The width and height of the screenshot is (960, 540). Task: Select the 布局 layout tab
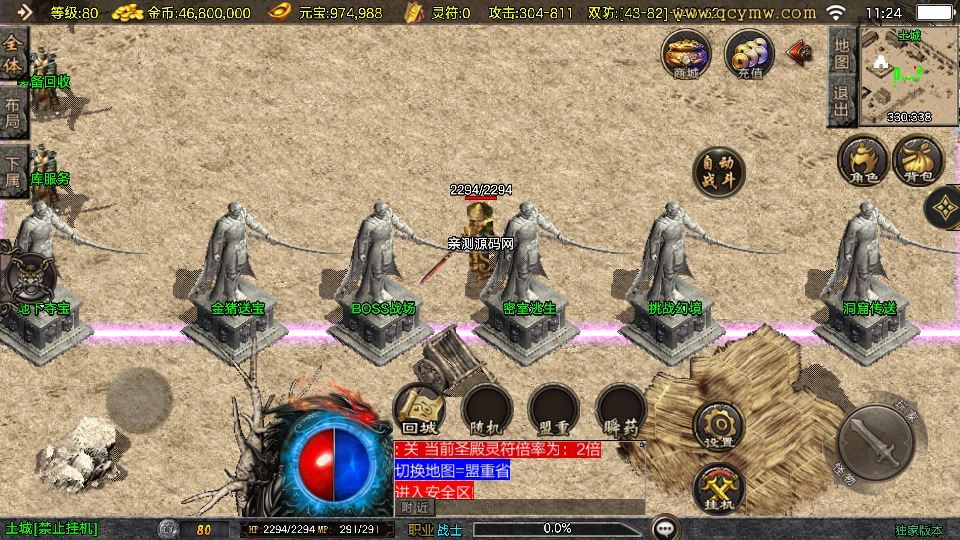pyautogui.click(x=13, y=112)
